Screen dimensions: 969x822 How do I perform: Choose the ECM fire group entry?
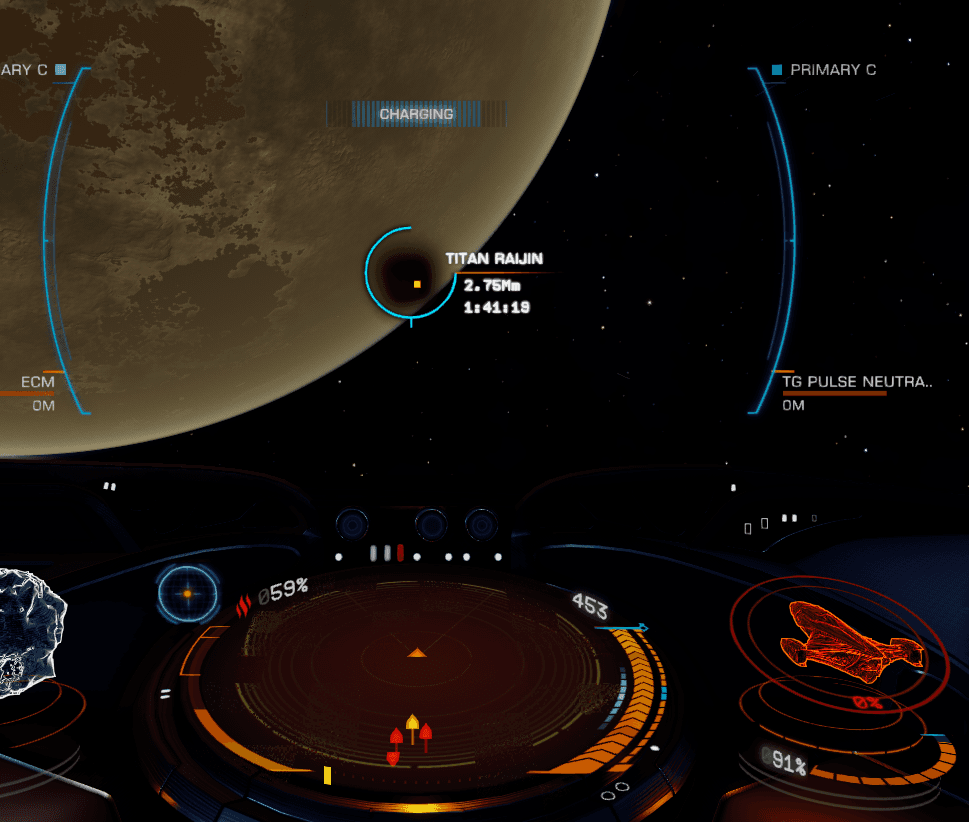click(38, 382)
